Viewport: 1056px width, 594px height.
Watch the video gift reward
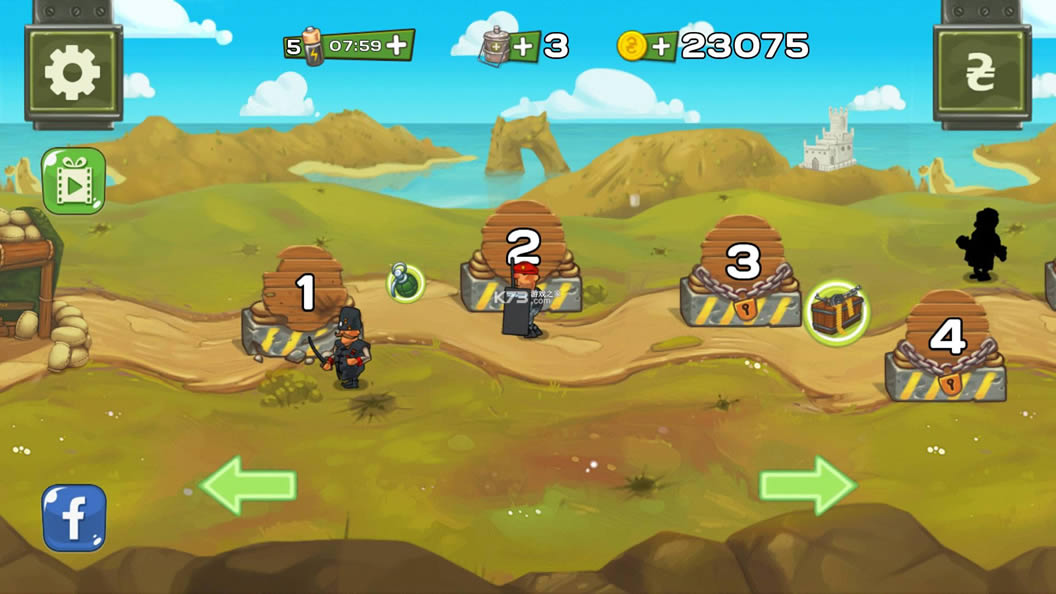73,181
